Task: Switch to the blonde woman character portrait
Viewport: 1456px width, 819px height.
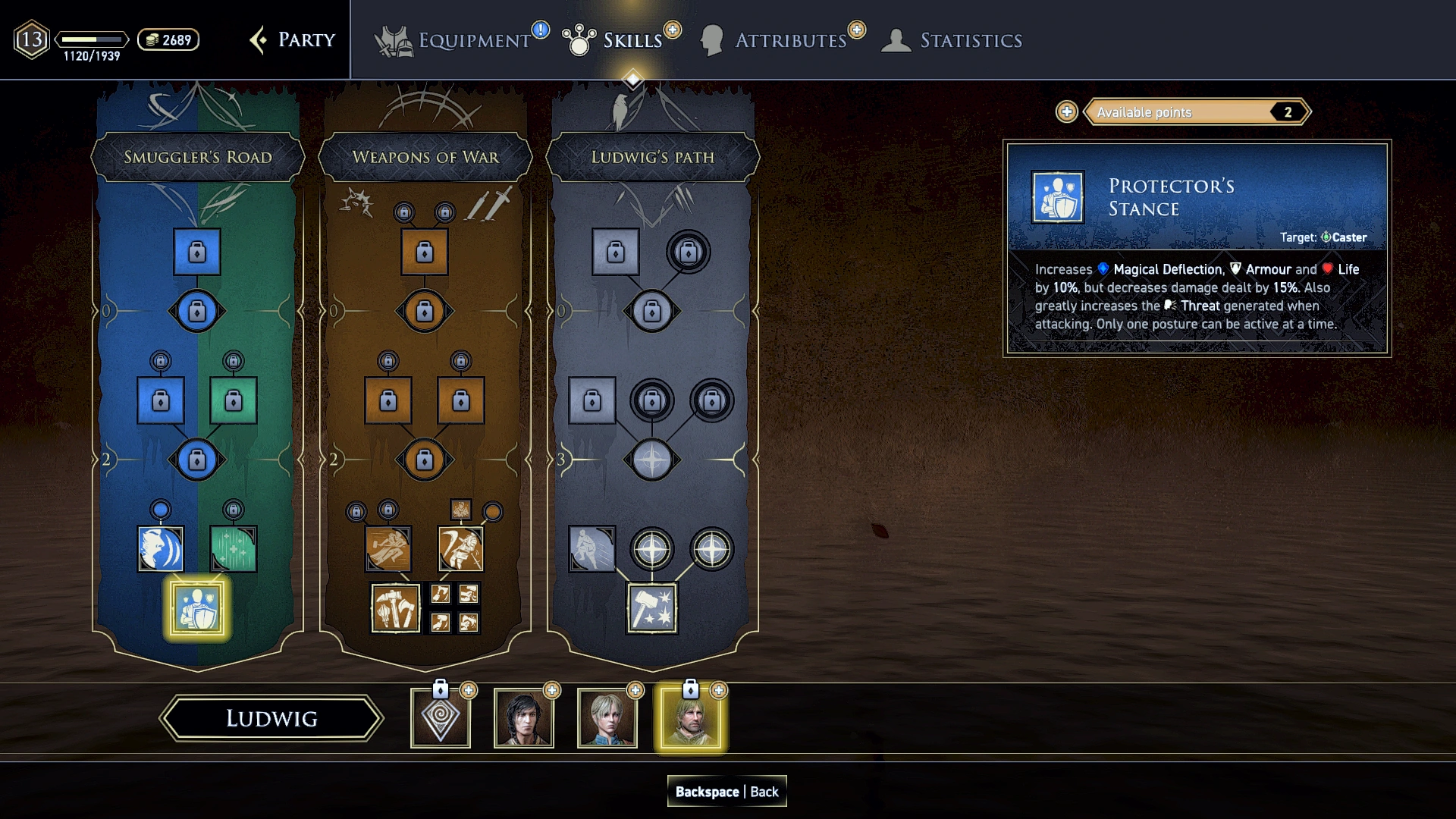Action: click(x=607, y=718)
